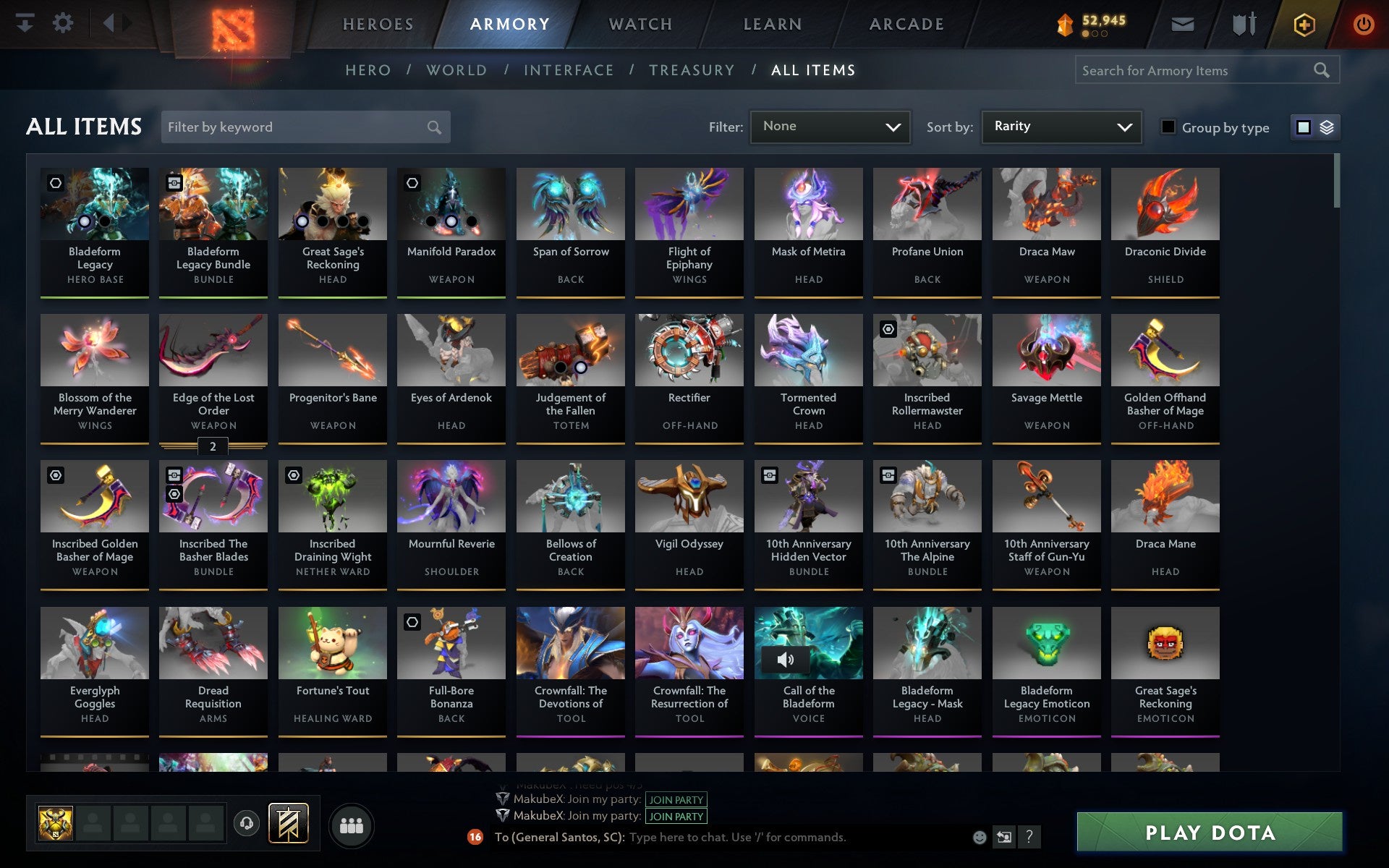Click MakubeX's JOIN PARTY link
Screen dimensions: 1389x868
[x=675, y=800]
